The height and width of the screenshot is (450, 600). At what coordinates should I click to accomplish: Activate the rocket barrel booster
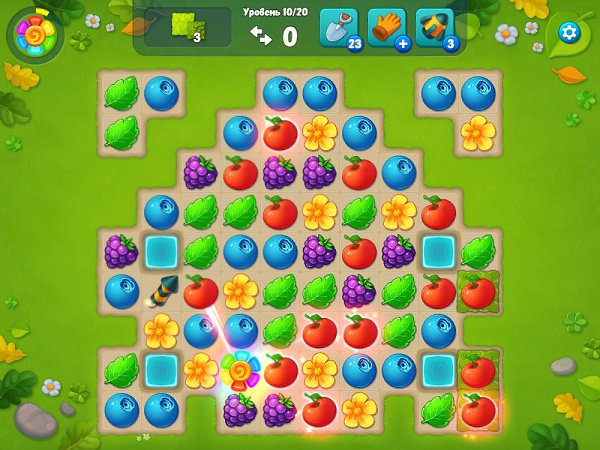pos(434,27)
